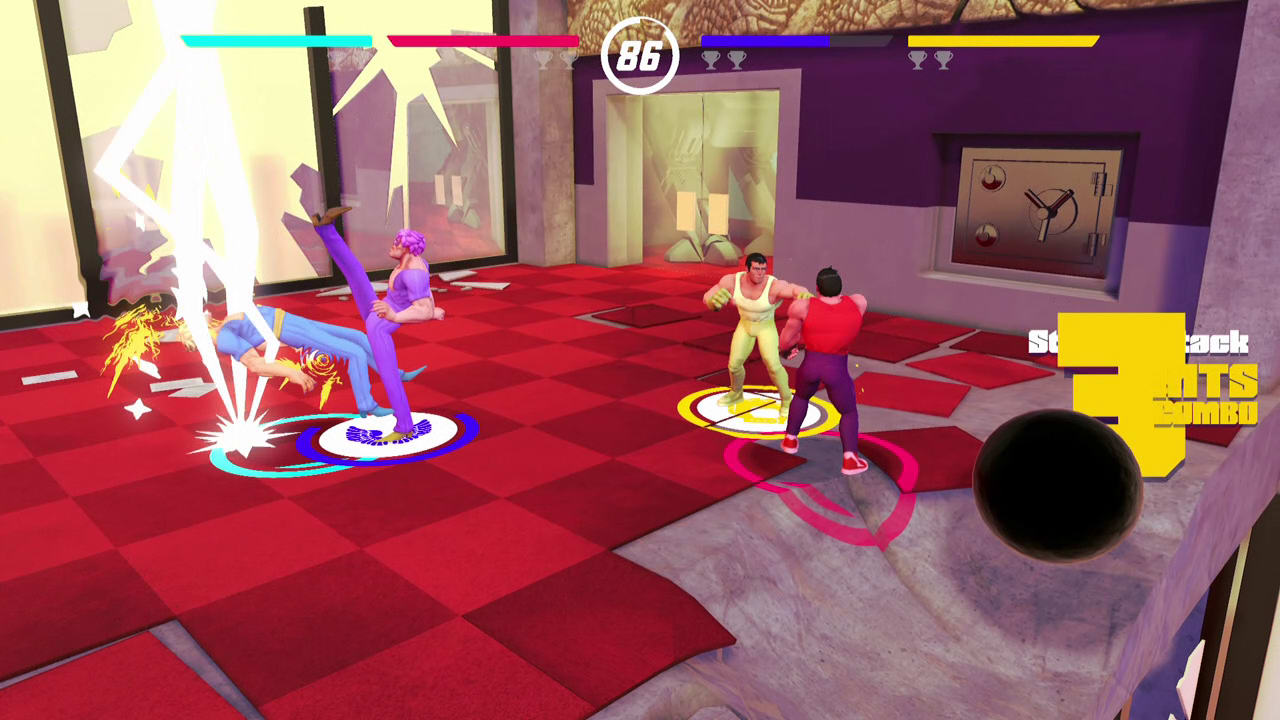Screen dimensions: 1280x720
Task: Click the pink health bar of player two
Action: pyautogui.click(x=483, y=42)
